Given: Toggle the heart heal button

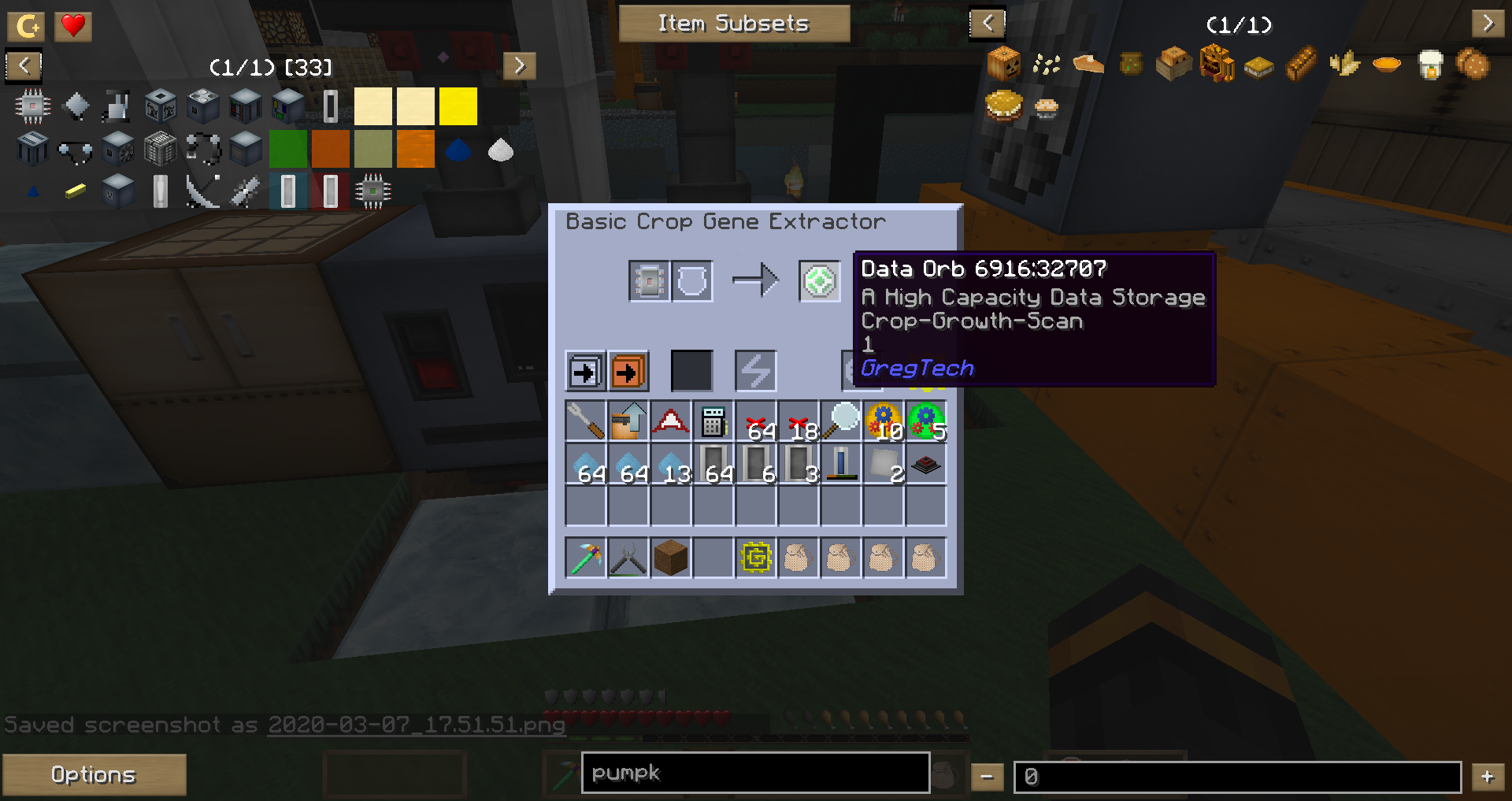Looking at the screenshot, I should point(72,24).
